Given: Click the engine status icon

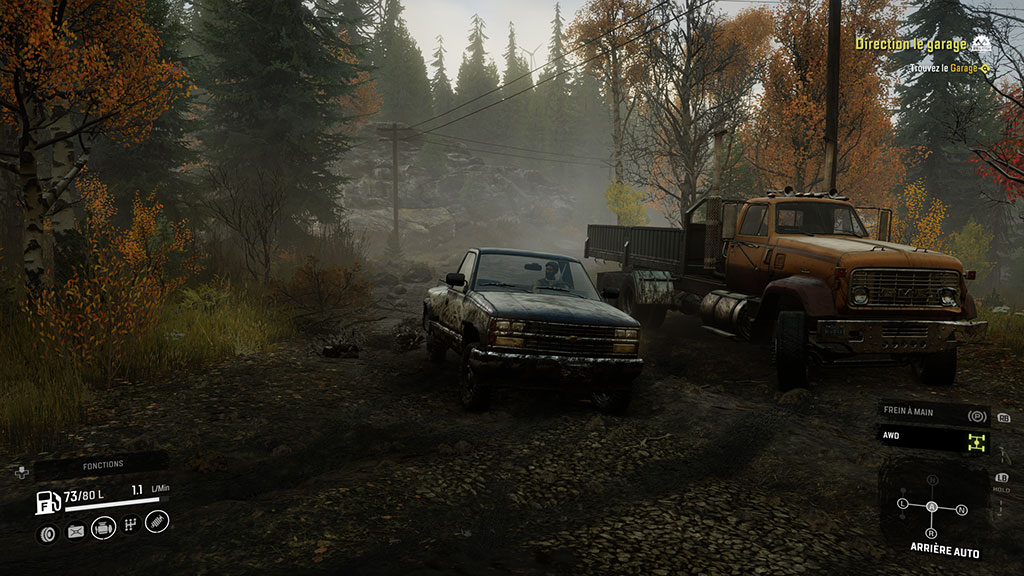Looking at the screenshot, I should click(x=103, y=528).
